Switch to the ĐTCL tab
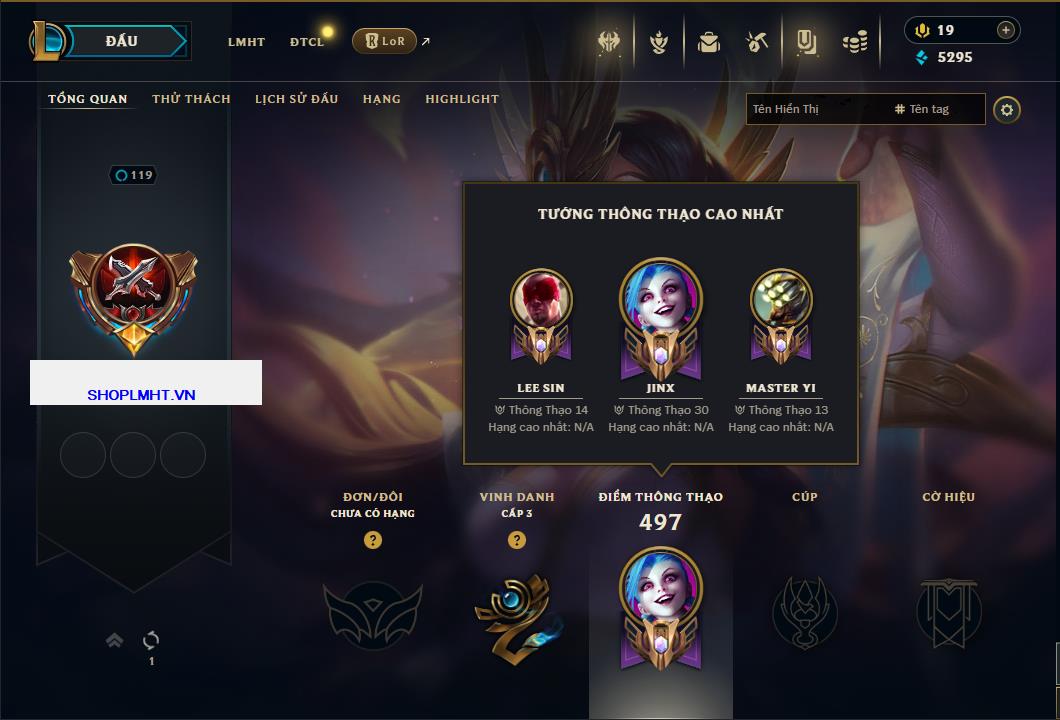The height and width of the screenshot is (720, 1060). (x=307, y=42)
